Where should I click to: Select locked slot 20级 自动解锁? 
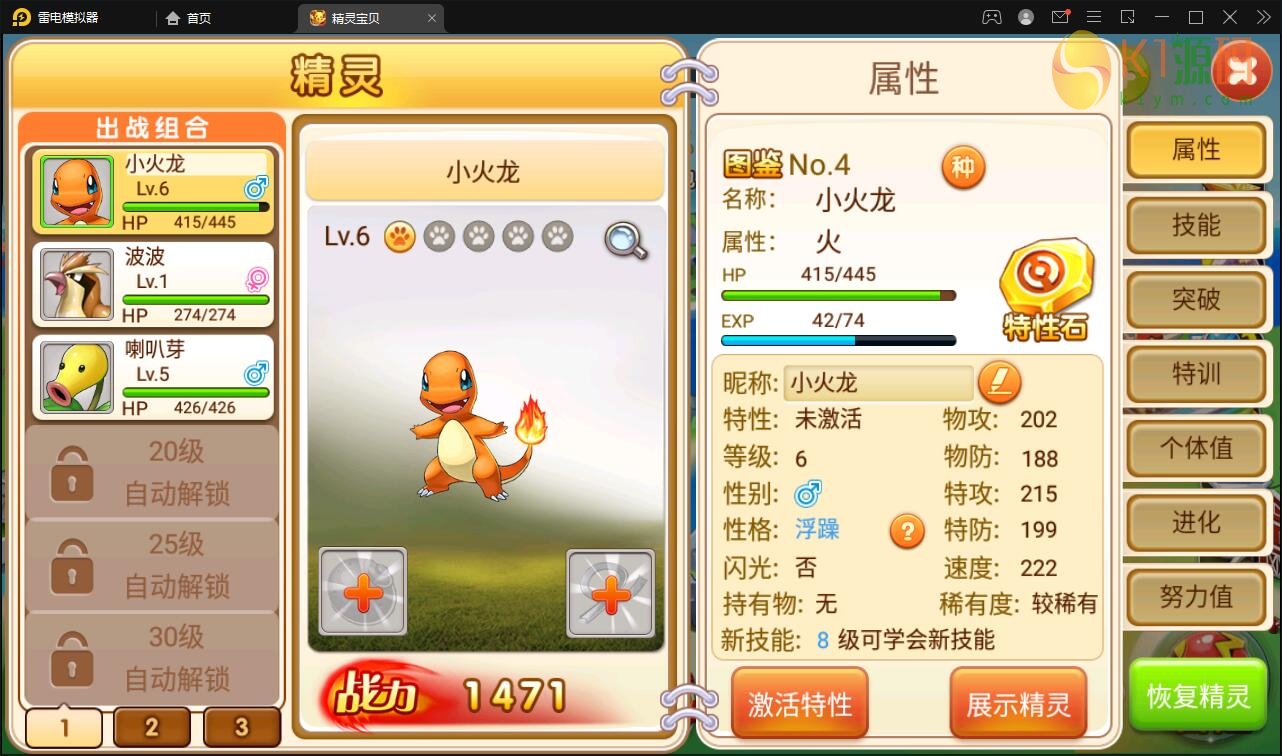pos(151,470)
